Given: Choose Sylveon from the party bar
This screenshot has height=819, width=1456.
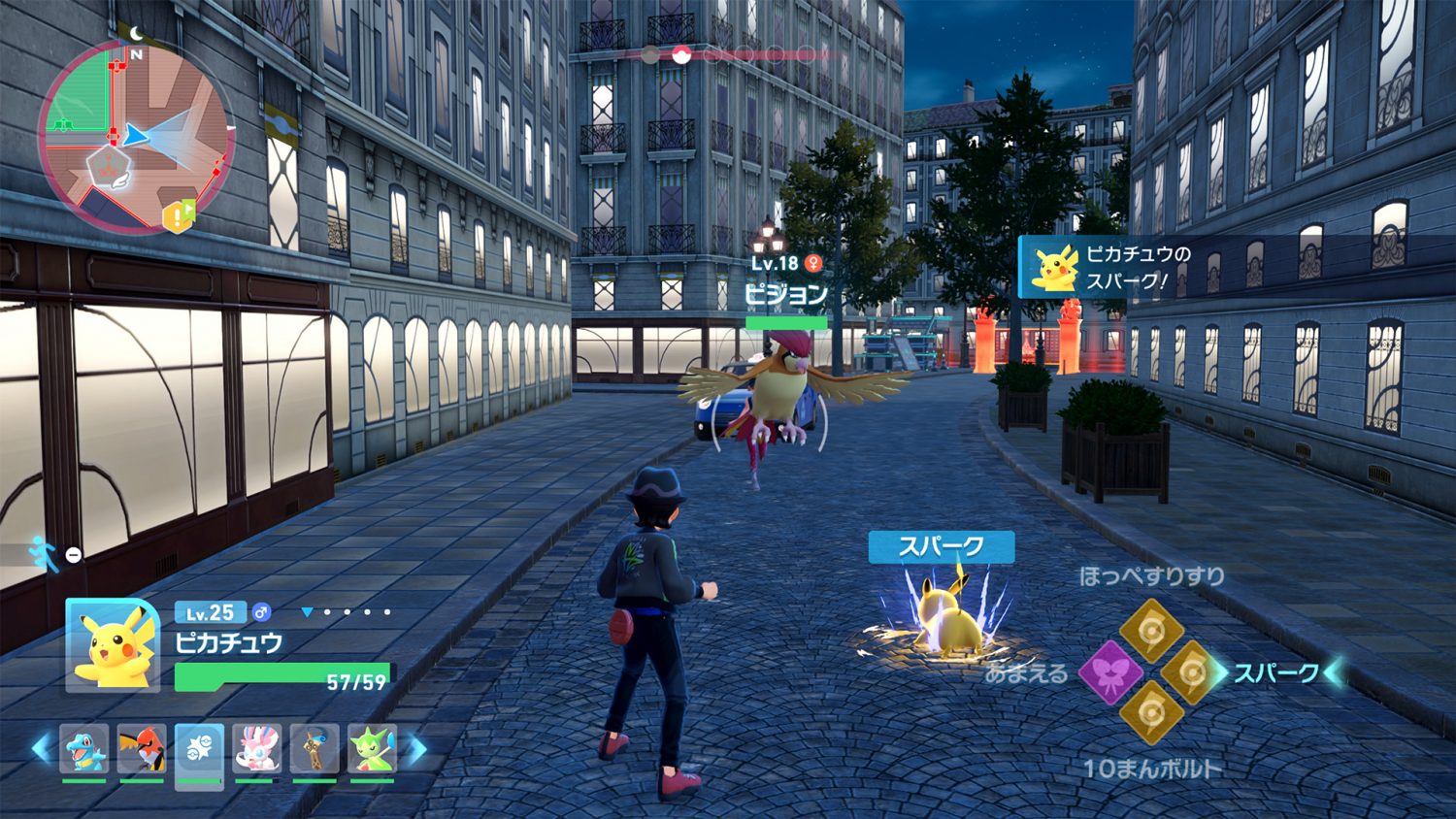Looking at the screenshot, I should 257,749.
